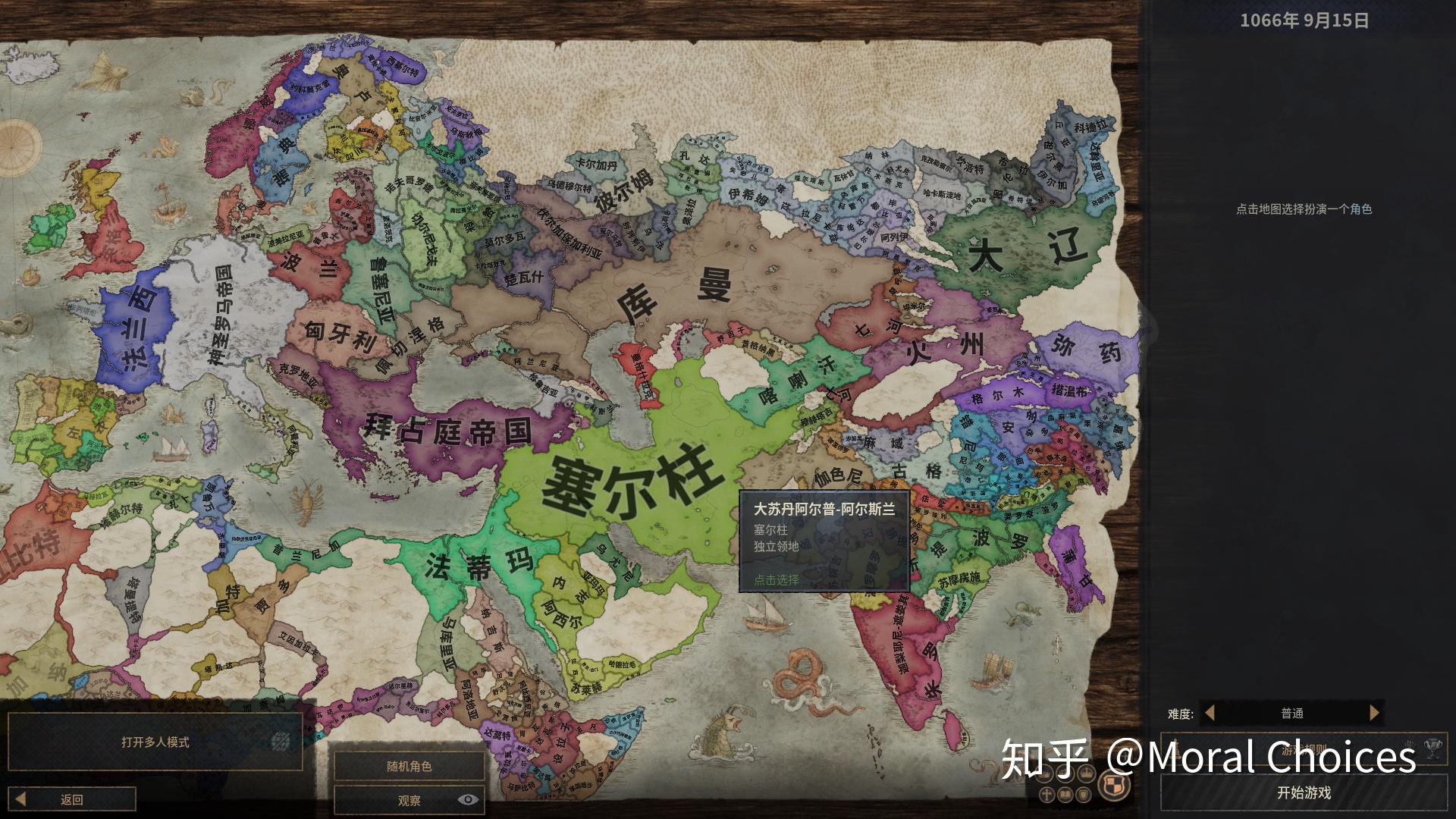Image resolution: width=1456 pixels, height=819 pixels.
Task: Select the empire crown character filter icon
Action: (1046, 774)
